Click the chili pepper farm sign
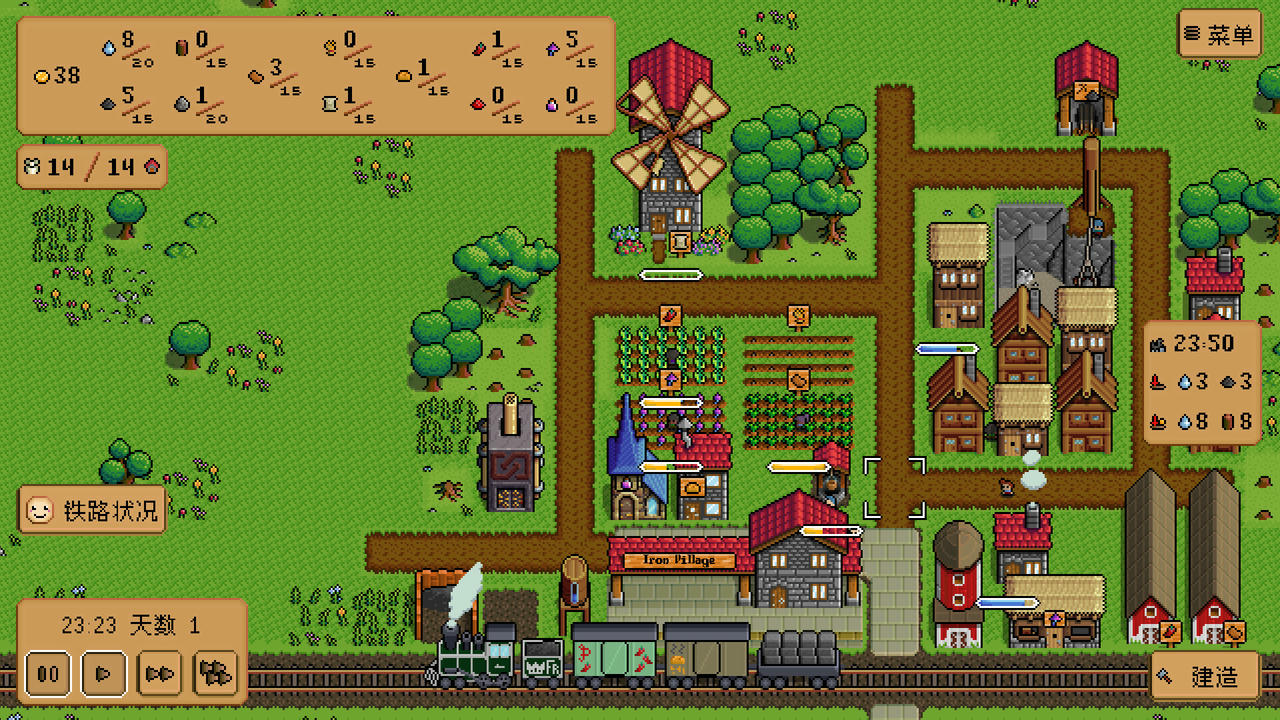Image resolution: width=1280 pixels, height=720 pixels. click(x=668, y=317)
